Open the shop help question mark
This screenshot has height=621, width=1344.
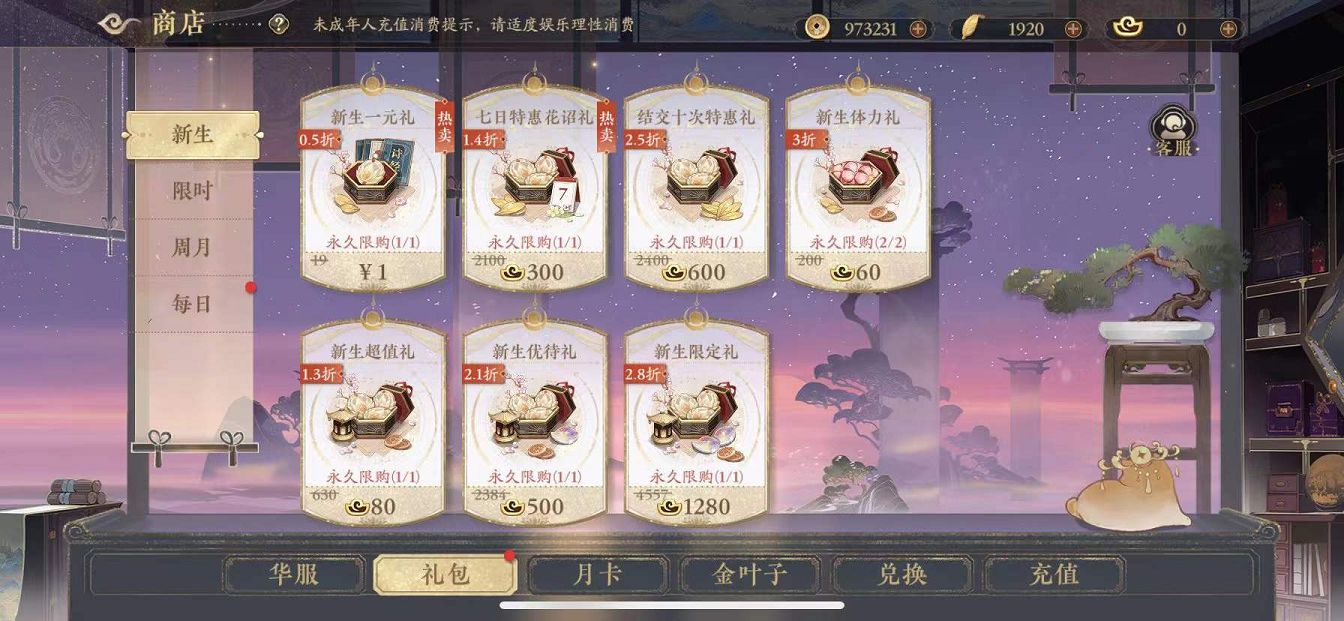pos(279,25)
